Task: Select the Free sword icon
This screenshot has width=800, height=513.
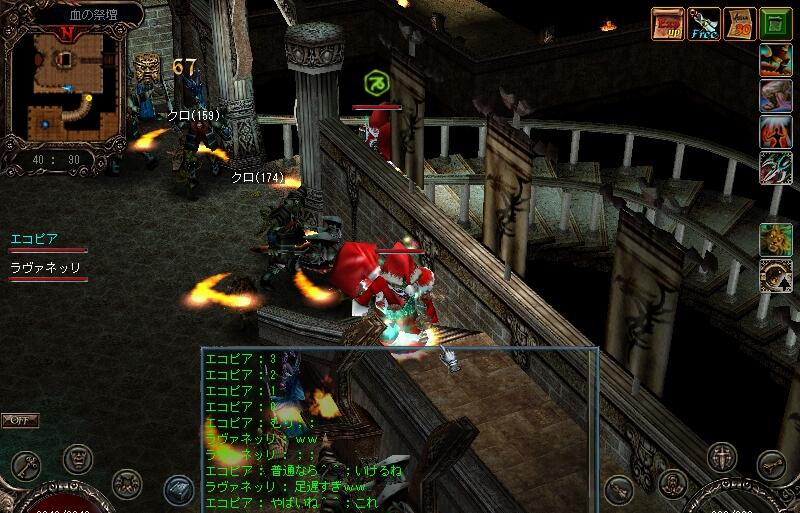Action: coord(704,23)
